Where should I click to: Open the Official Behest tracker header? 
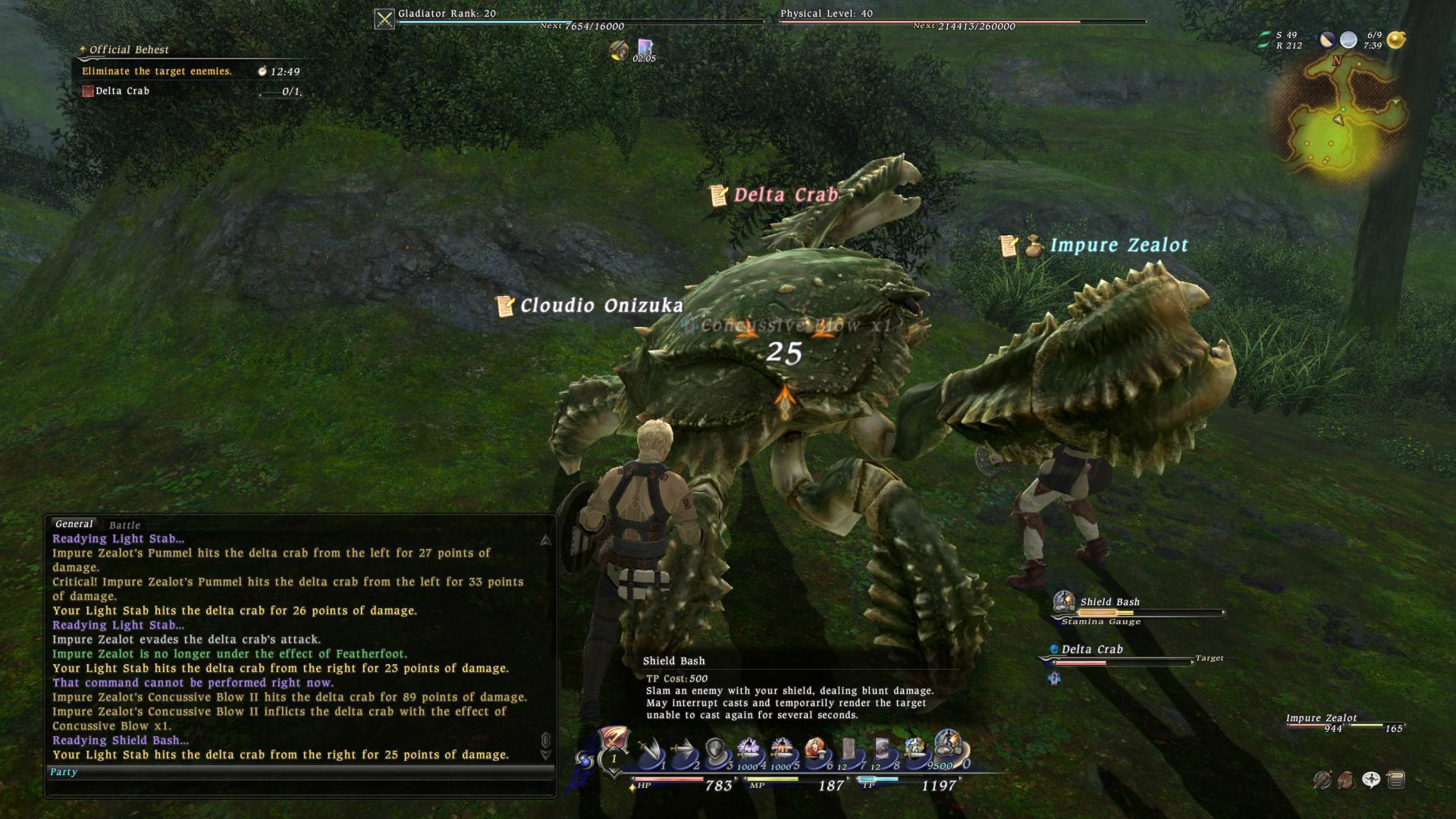coord(129,50)
